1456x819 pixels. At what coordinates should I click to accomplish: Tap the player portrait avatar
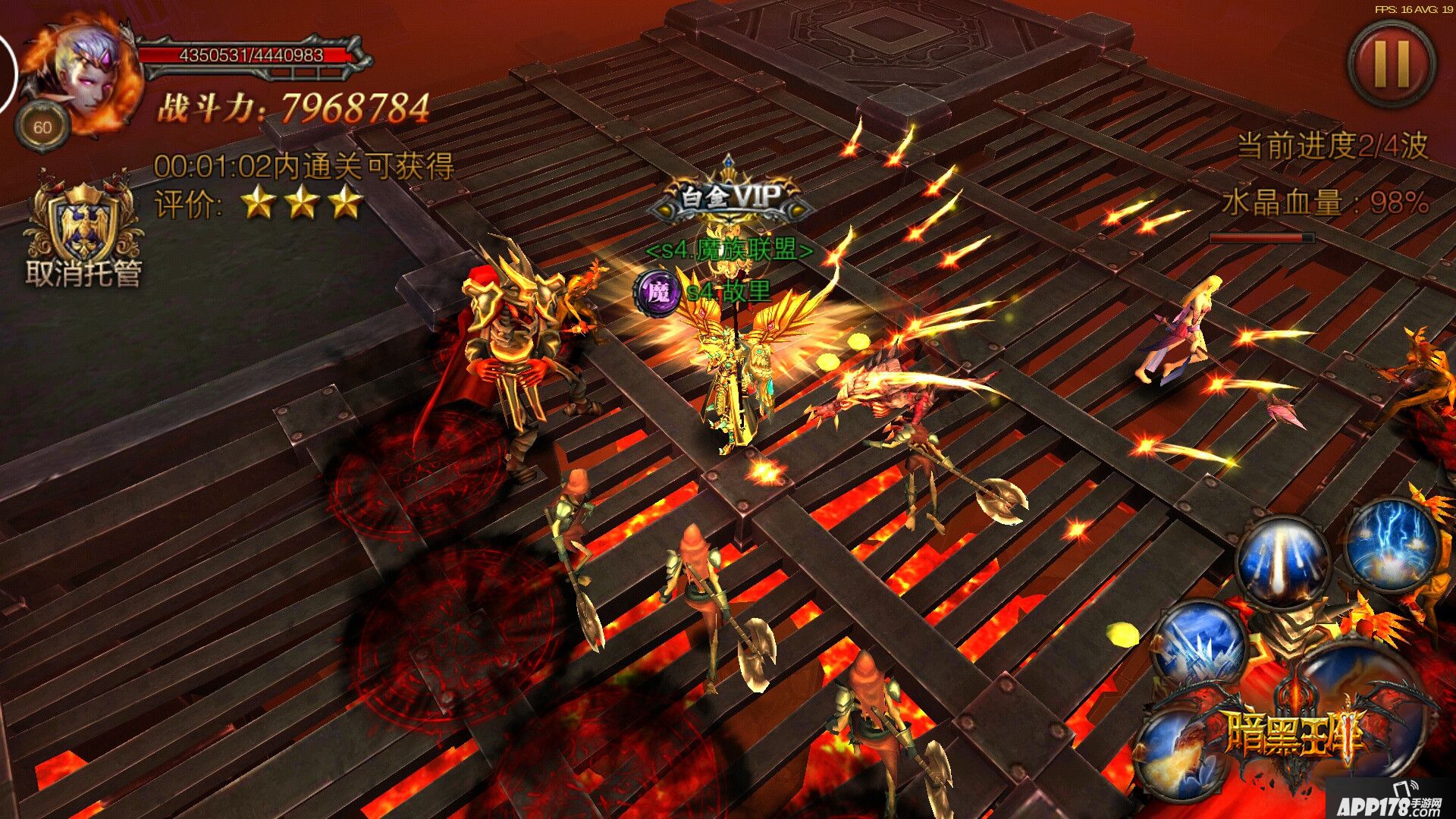click(x=85, y=76)
